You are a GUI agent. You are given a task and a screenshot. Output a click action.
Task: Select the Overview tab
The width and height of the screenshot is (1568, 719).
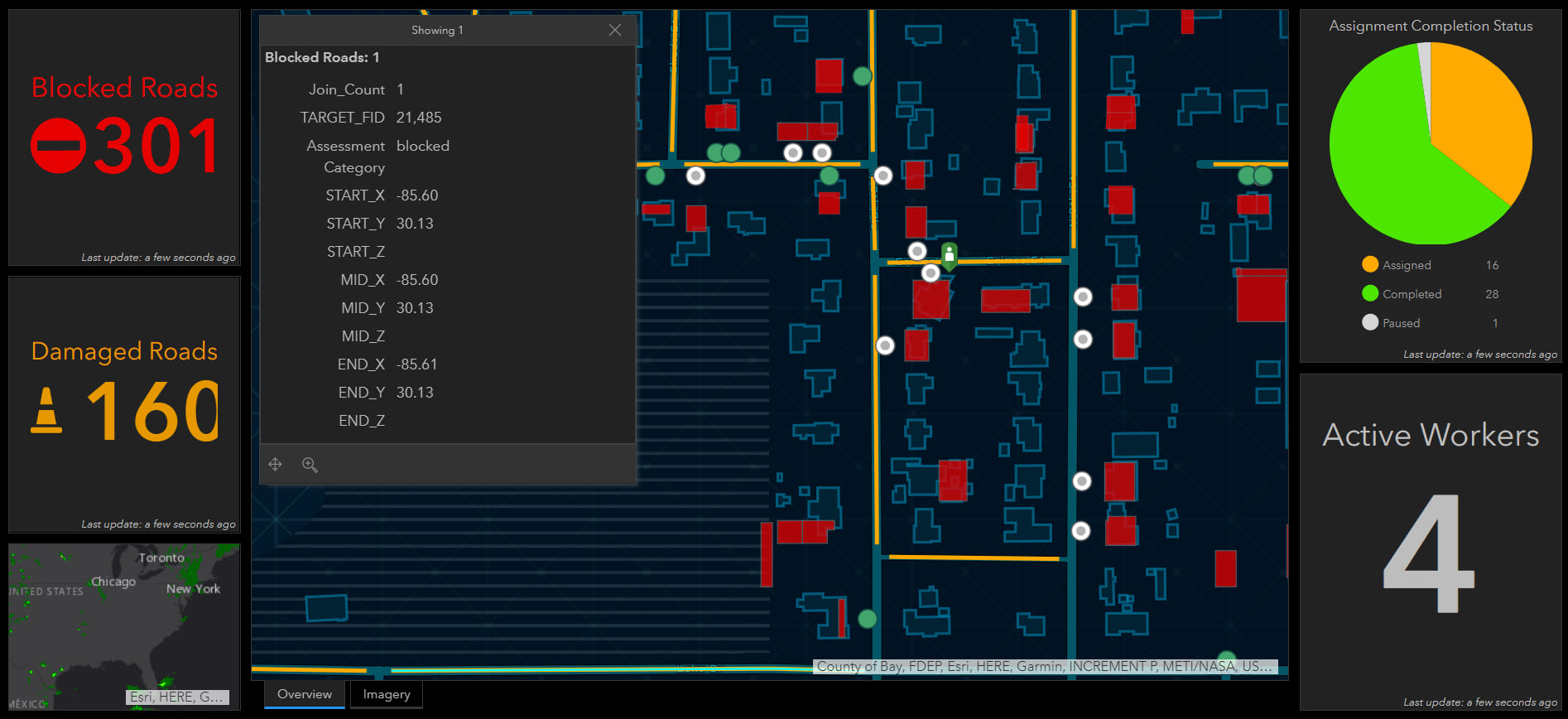tap(305, 694)
